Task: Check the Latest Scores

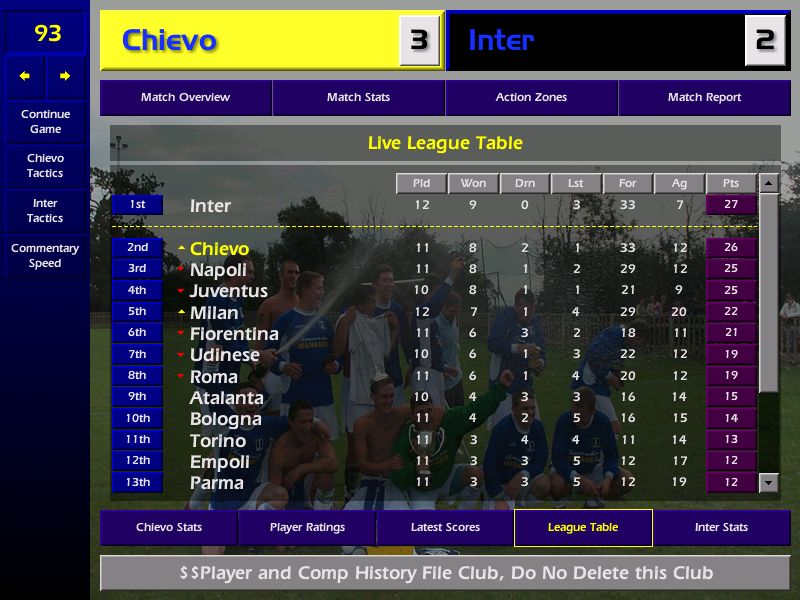Action: [x=445, y=528]
